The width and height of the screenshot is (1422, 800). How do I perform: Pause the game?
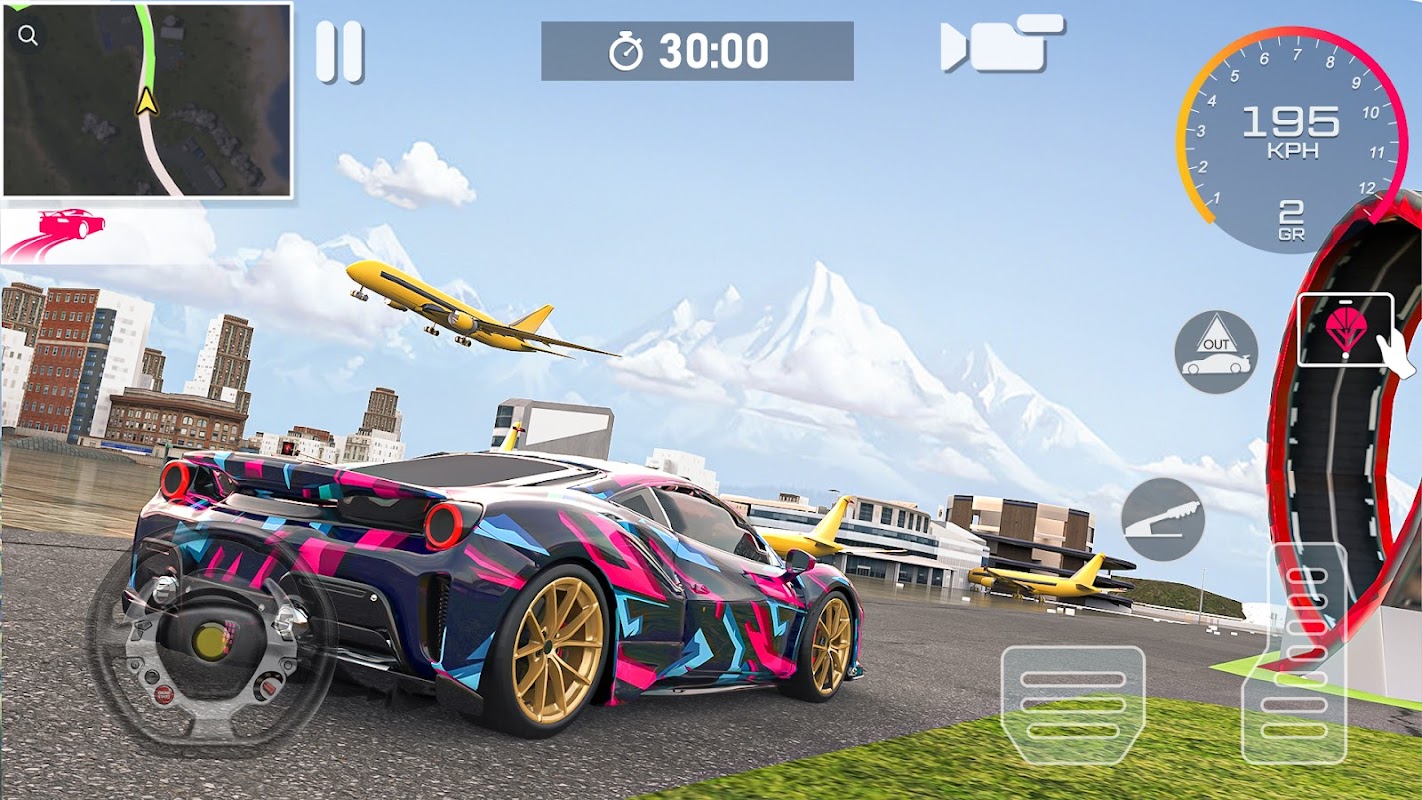tap(340, 52)
